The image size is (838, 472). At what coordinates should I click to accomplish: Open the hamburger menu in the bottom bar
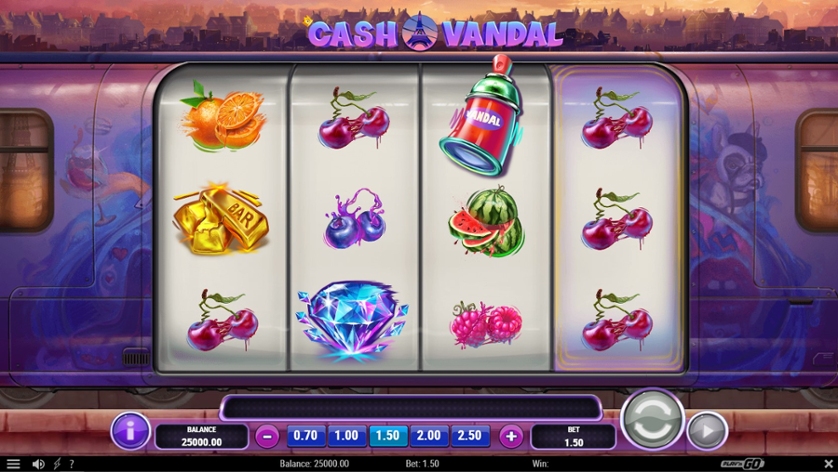click(x=13, y=464)
